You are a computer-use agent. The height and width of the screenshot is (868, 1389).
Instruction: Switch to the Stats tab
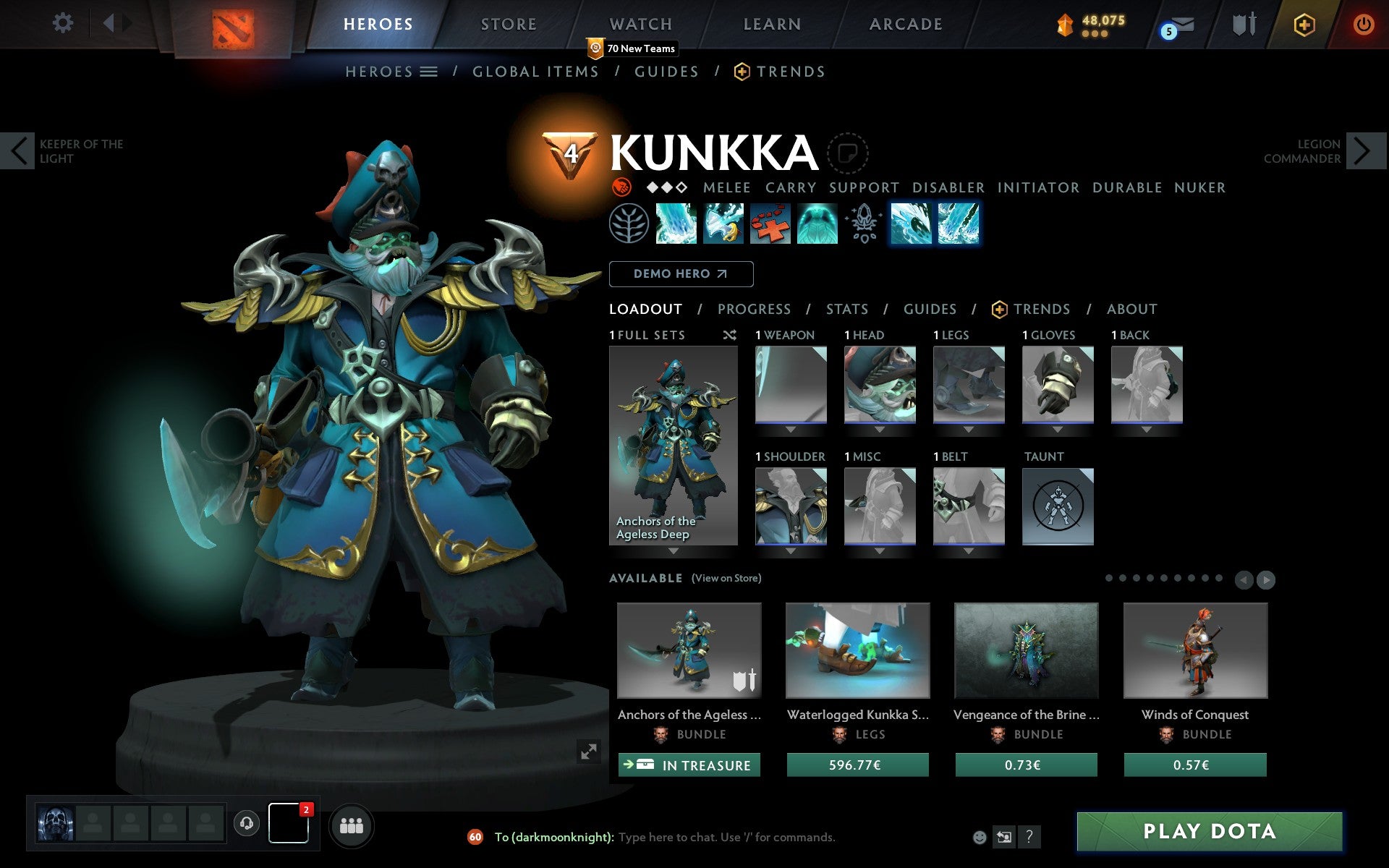click(x=846, y=309)
